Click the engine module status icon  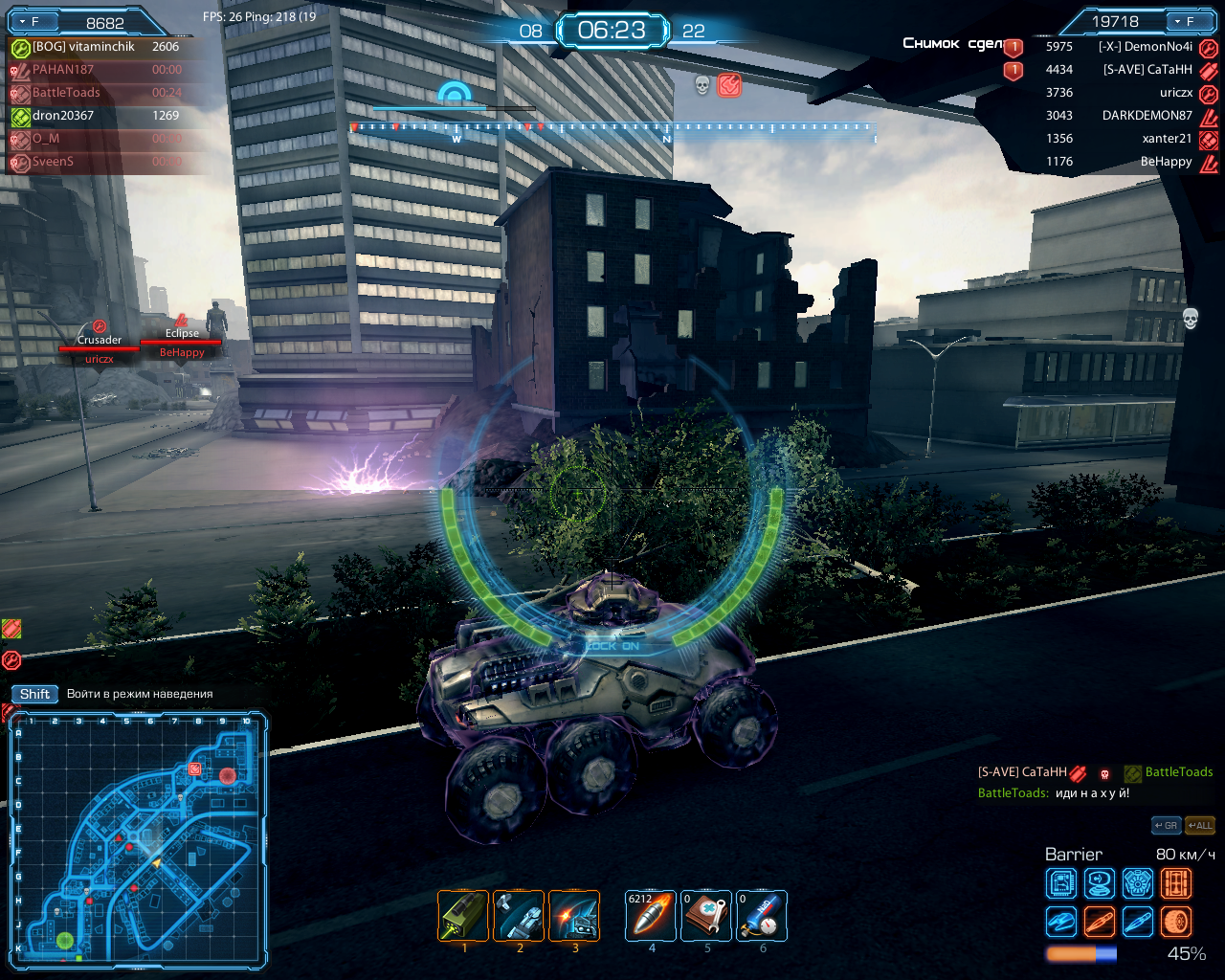pyautogui.click(x=1137, y=882)
